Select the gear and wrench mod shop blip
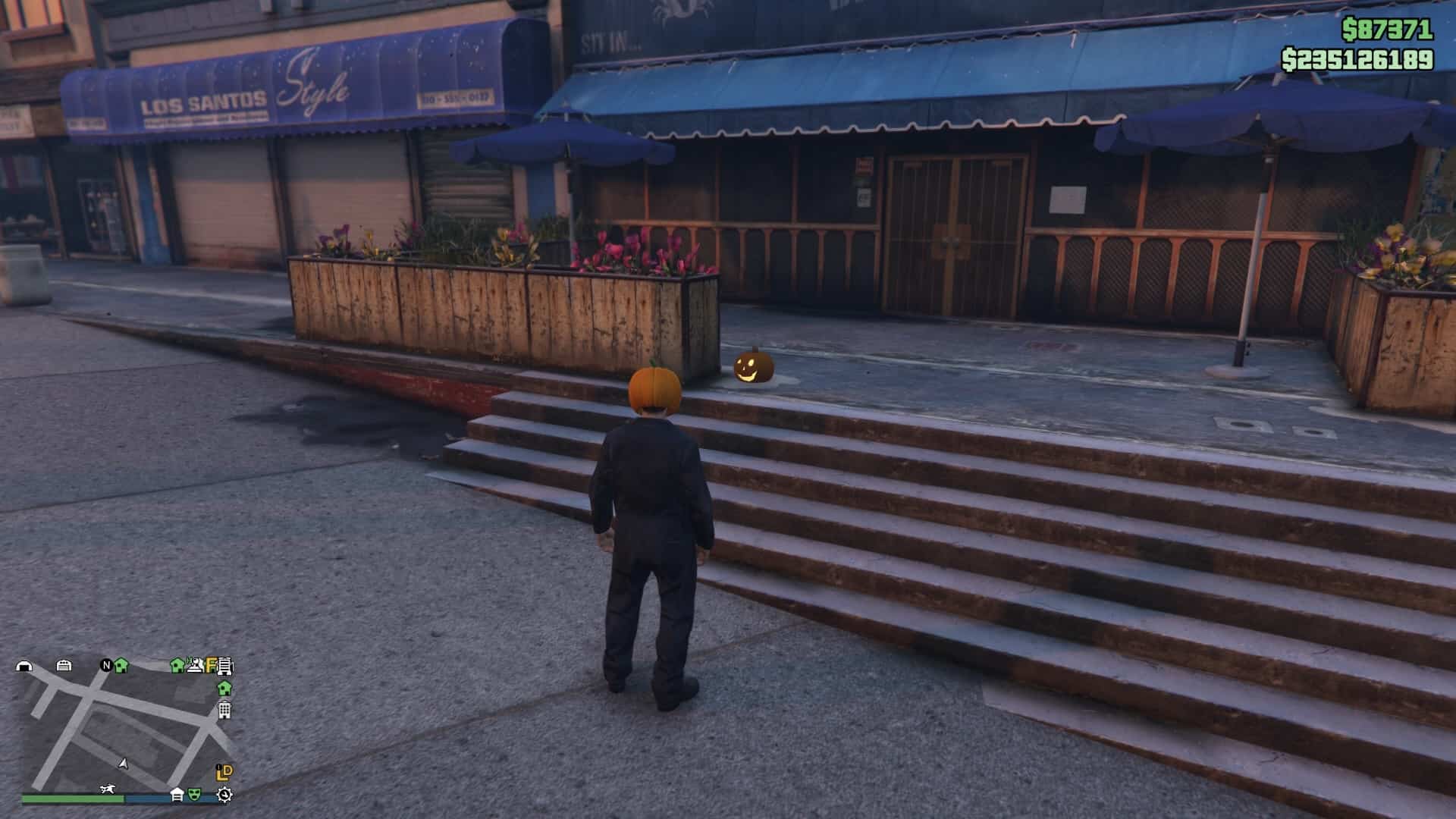1456x819 pixels. click(x=224, y=795)
